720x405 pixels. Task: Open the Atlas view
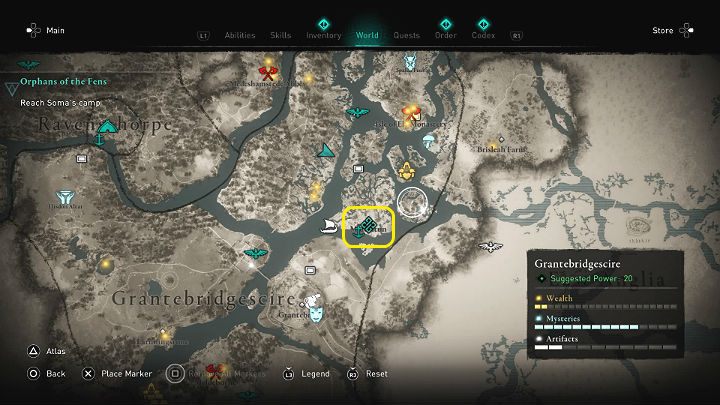tap(44, 351)
